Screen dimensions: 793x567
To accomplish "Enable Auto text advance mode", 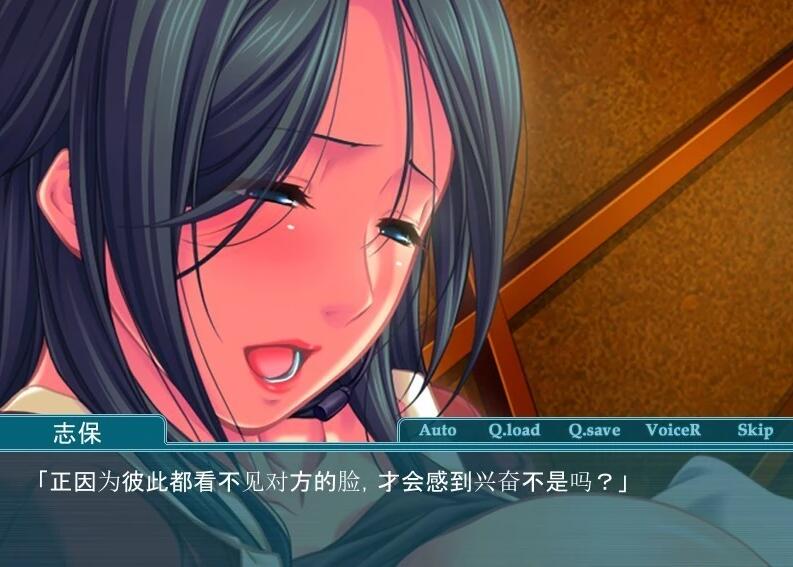I will pyautogui.click(x=437, y=431).
